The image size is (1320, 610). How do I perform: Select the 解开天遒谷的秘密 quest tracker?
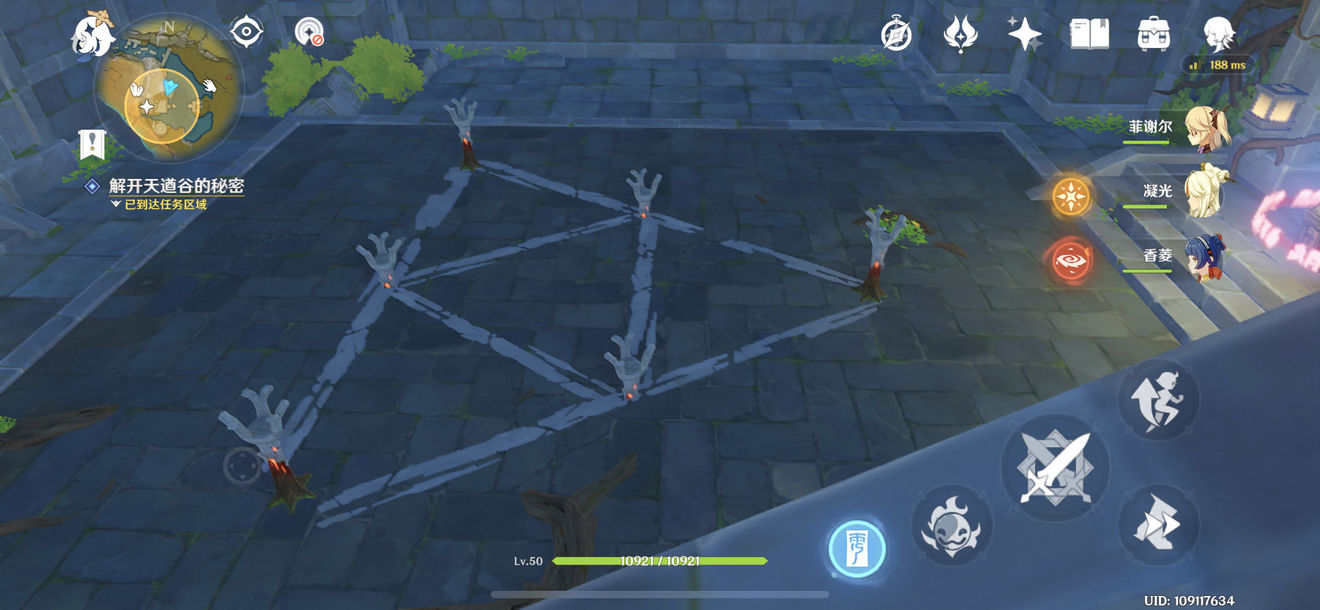coord(176,186)
